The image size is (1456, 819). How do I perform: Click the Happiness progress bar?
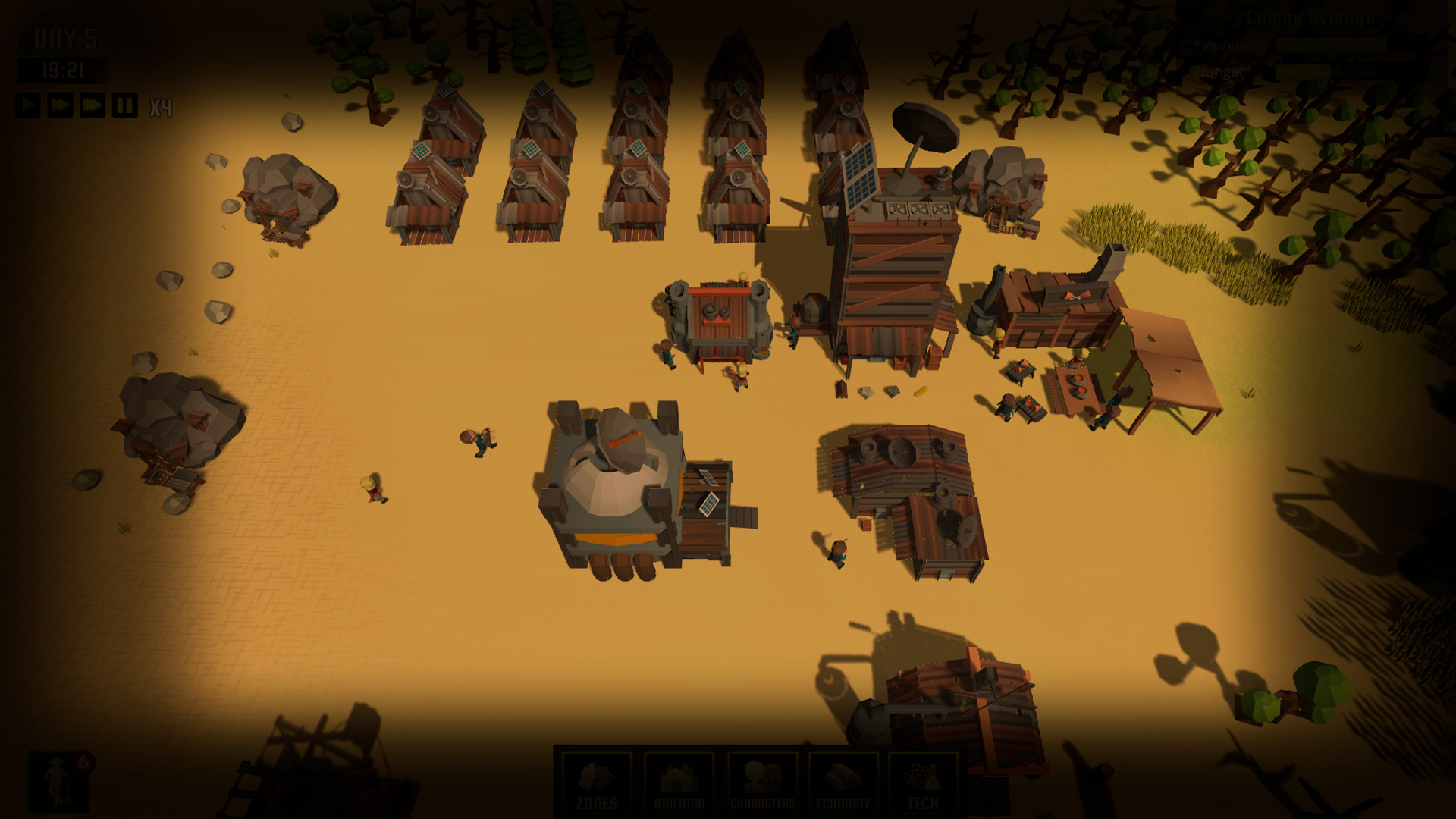click(1331, 44)
